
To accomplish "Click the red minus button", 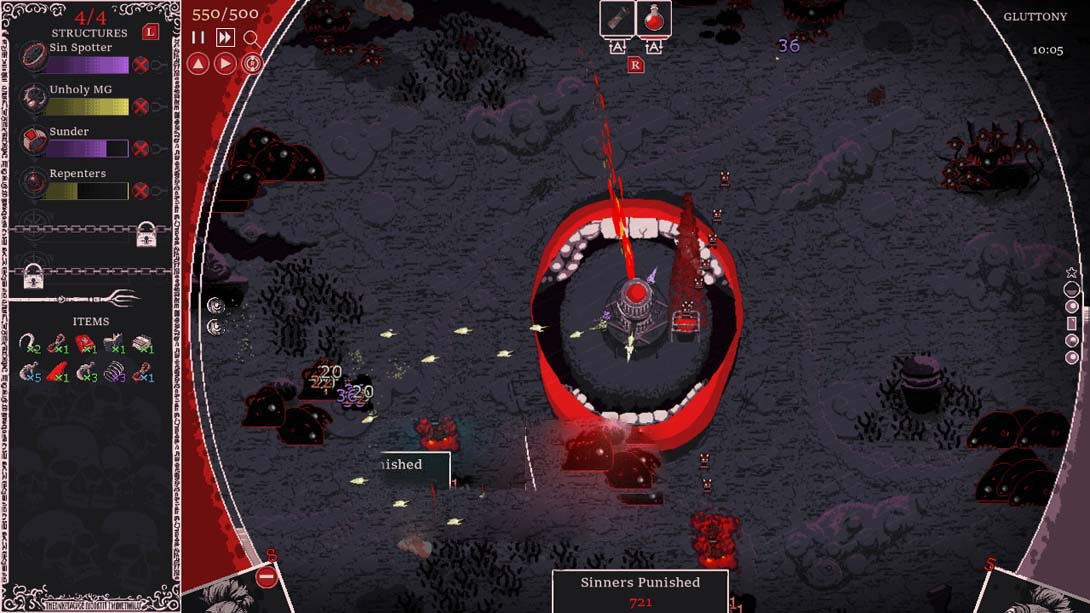I will (267, 577).
